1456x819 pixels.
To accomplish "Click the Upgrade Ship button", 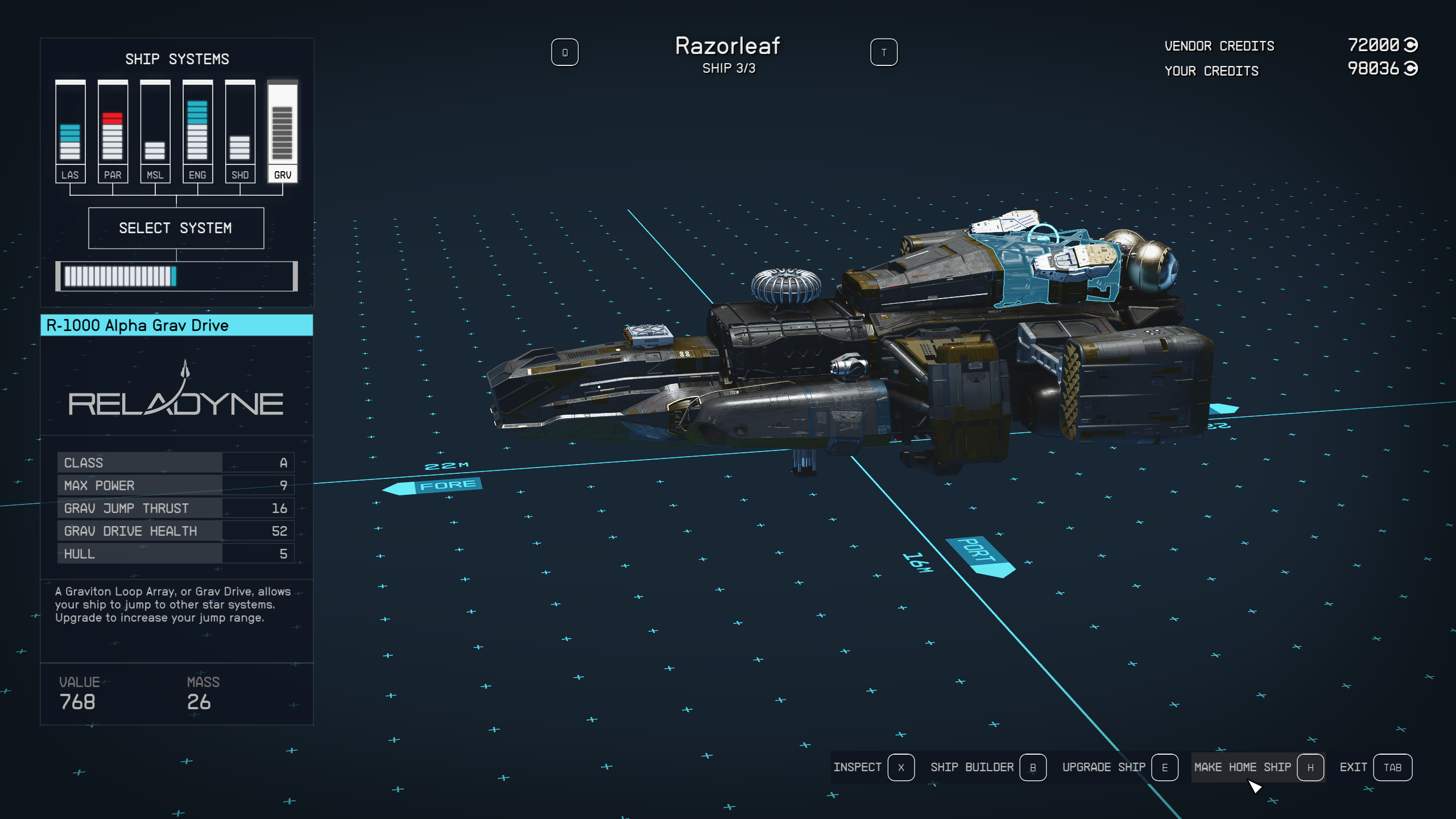I will pos(1104,767).
